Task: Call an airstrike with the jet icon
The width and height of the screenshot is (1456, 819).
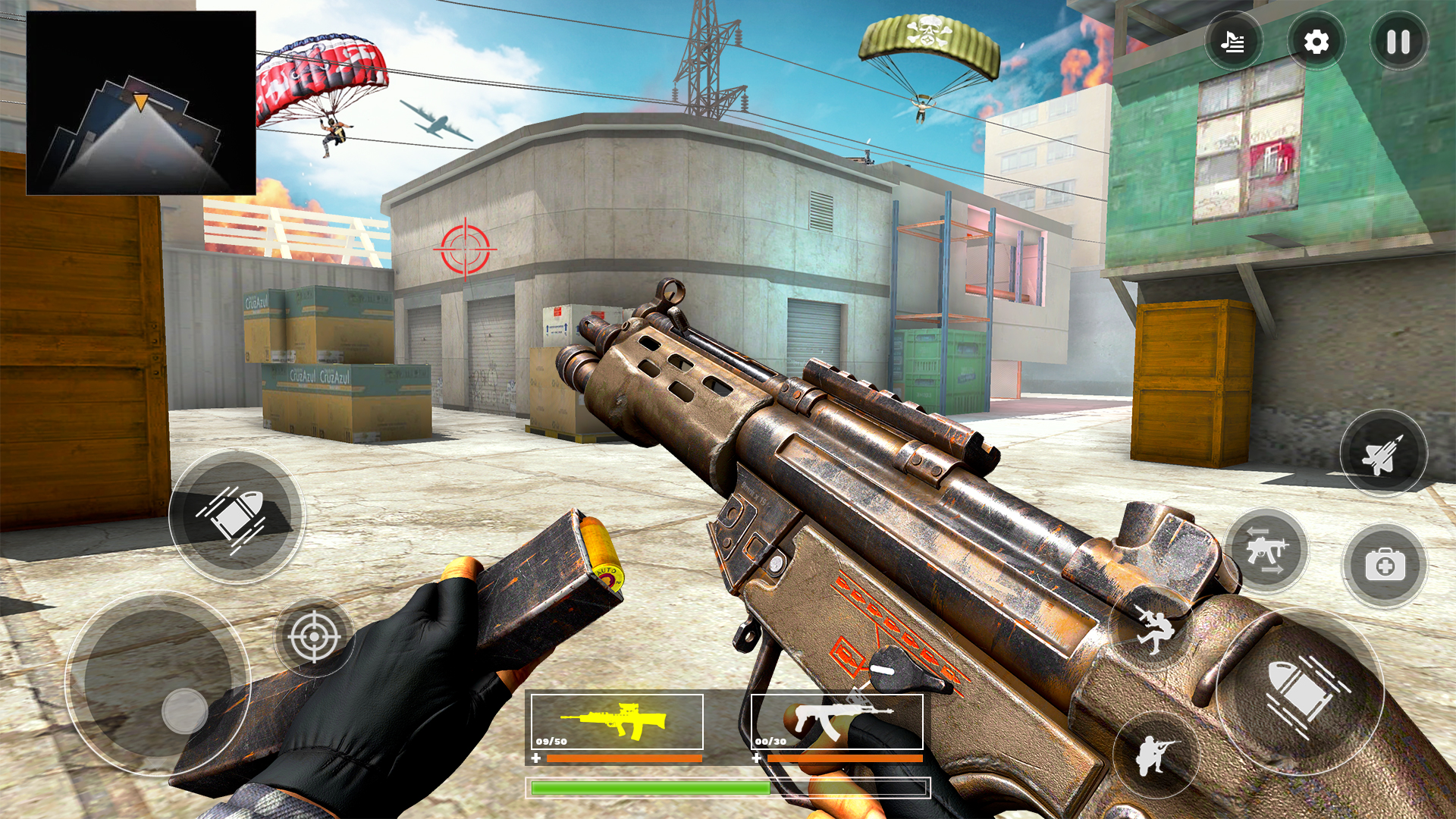Action: 1385,453
